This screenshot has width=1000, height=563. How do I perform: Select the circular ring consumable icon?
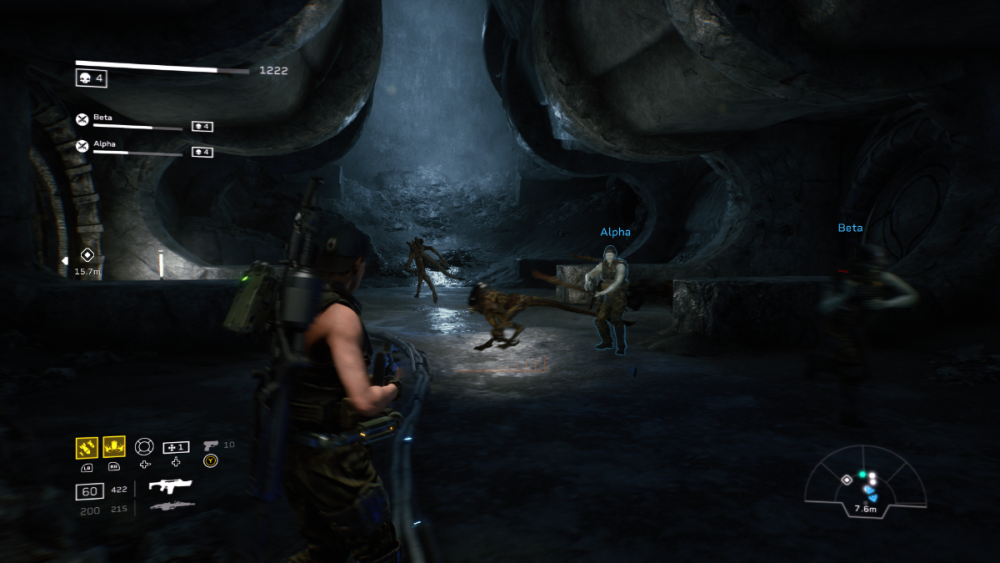pyautogui.click(x=145, y=446)
